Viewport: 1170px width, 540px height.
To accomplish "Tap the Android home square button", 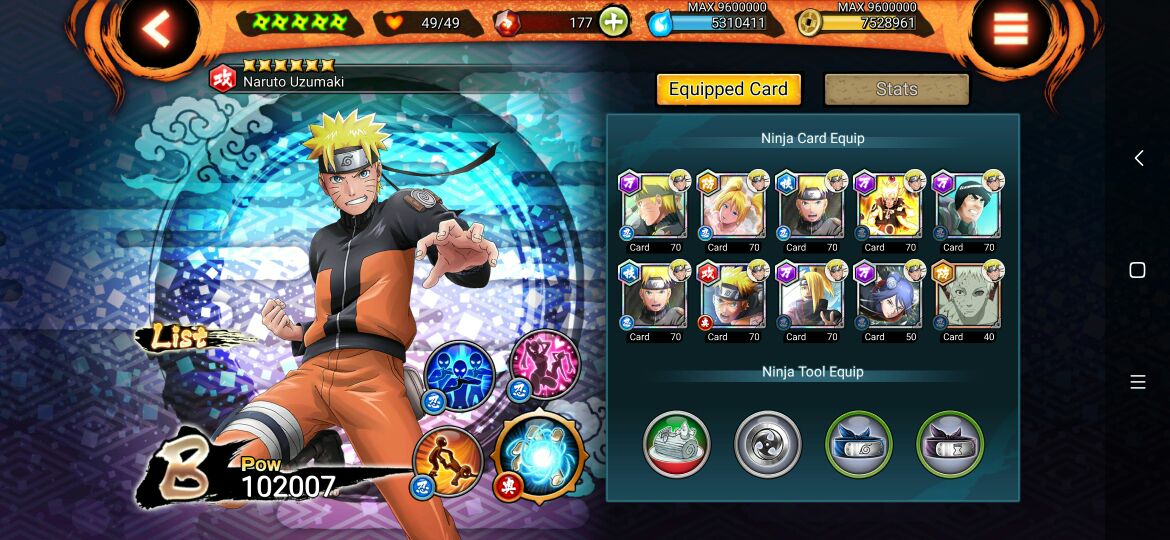I will 1137,270.
